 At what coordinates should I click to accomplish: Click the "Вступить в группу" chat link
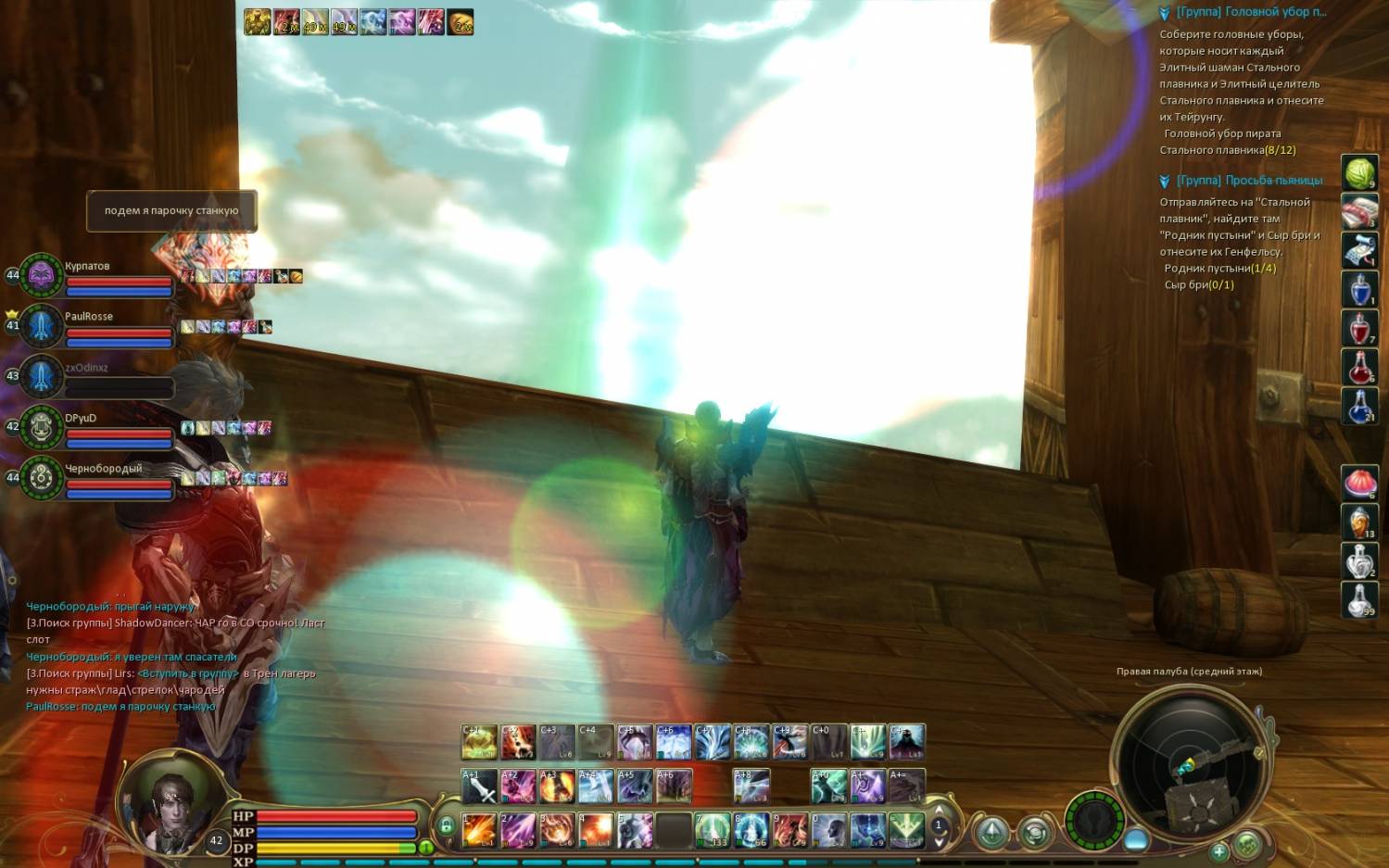(188, 673)
